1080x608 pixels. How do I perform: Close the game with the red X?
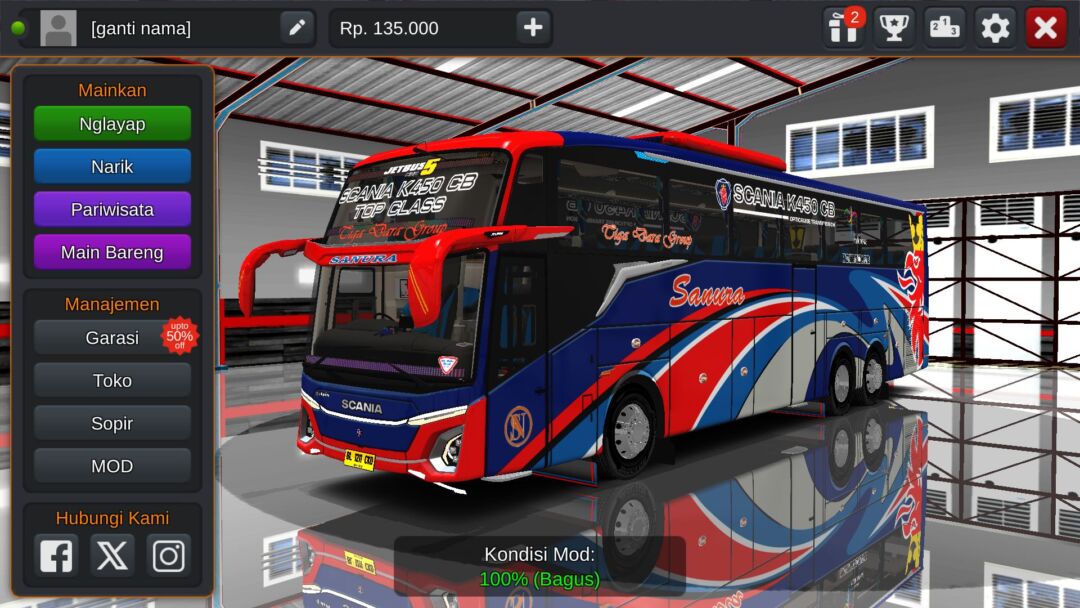point(1046,28)
